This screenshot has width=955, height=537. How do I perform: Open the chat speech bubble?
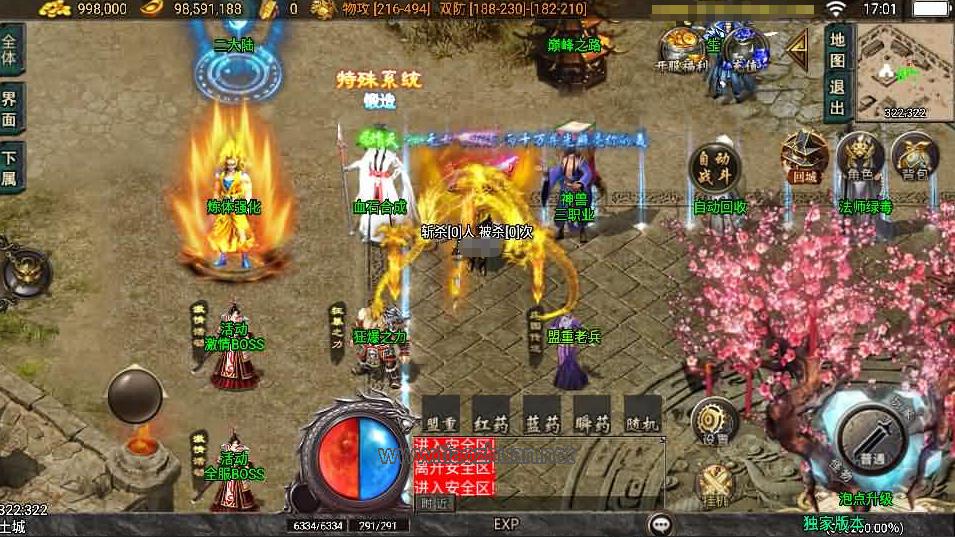[659, 524]
